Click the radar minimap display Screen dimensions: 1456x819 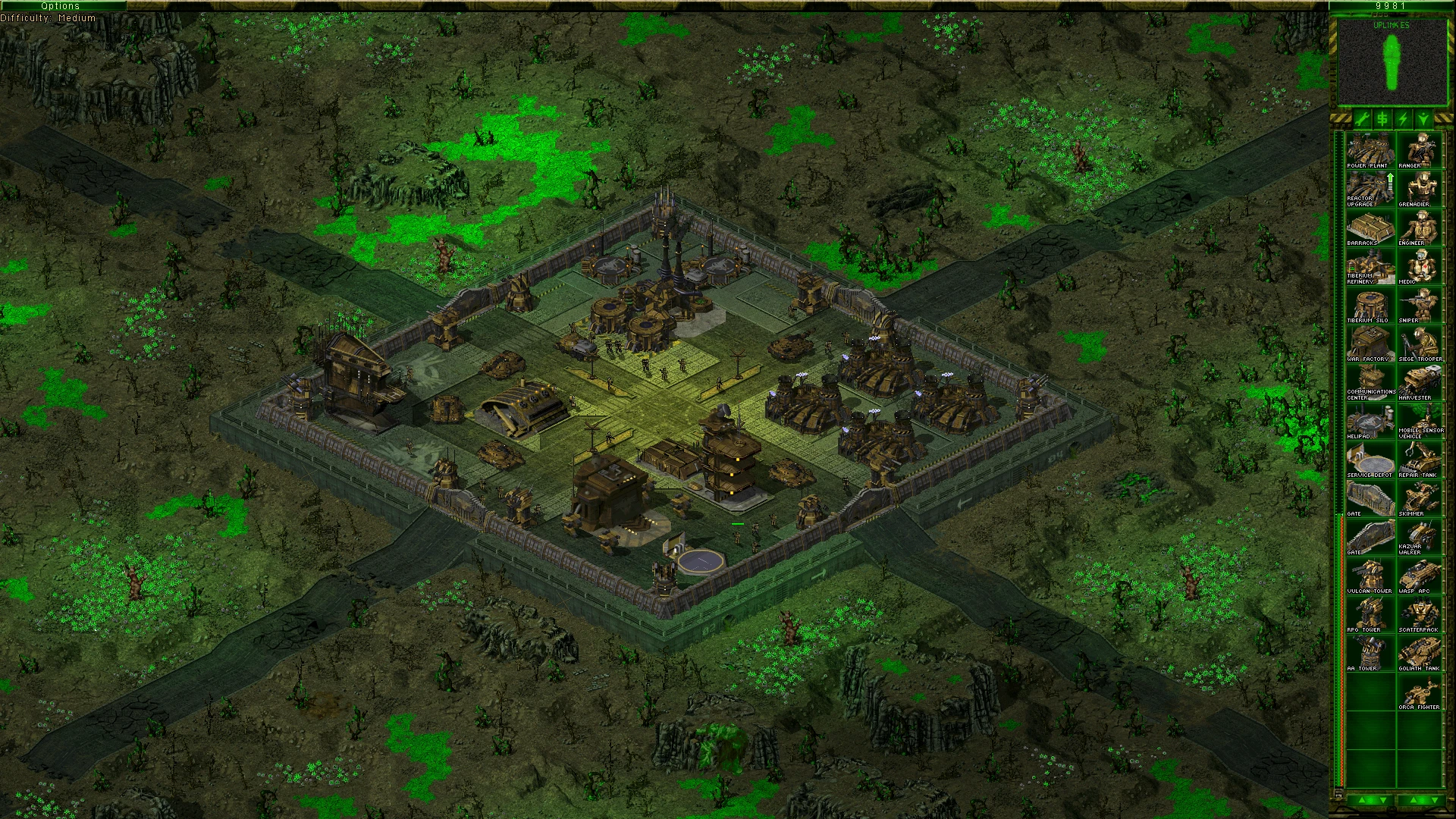[x=1392, y=62]
